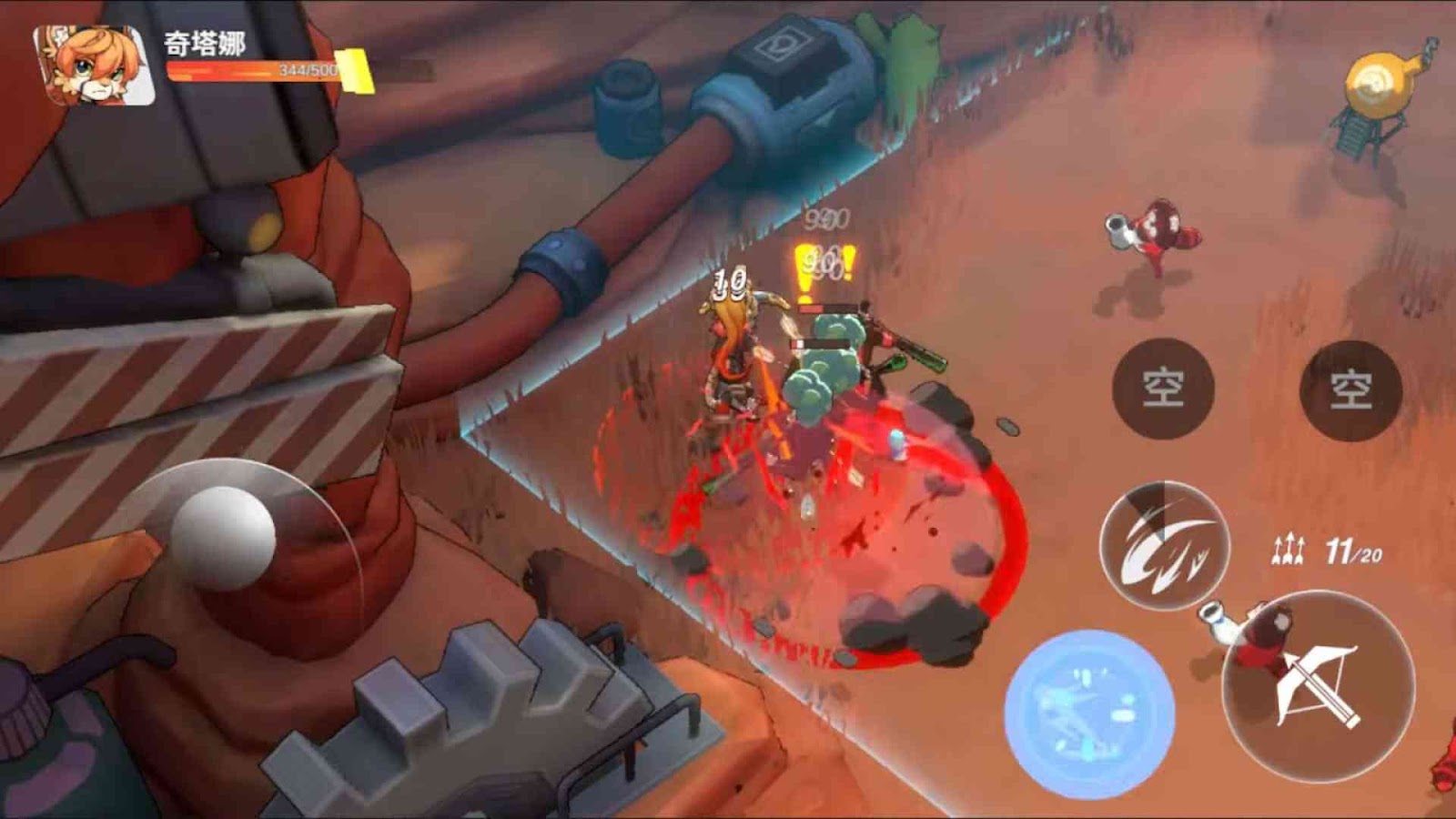Tap the crossbow attack button
Image resolution: width=1456 pixels, height=819 pixels.
[x=1318, y=684]
